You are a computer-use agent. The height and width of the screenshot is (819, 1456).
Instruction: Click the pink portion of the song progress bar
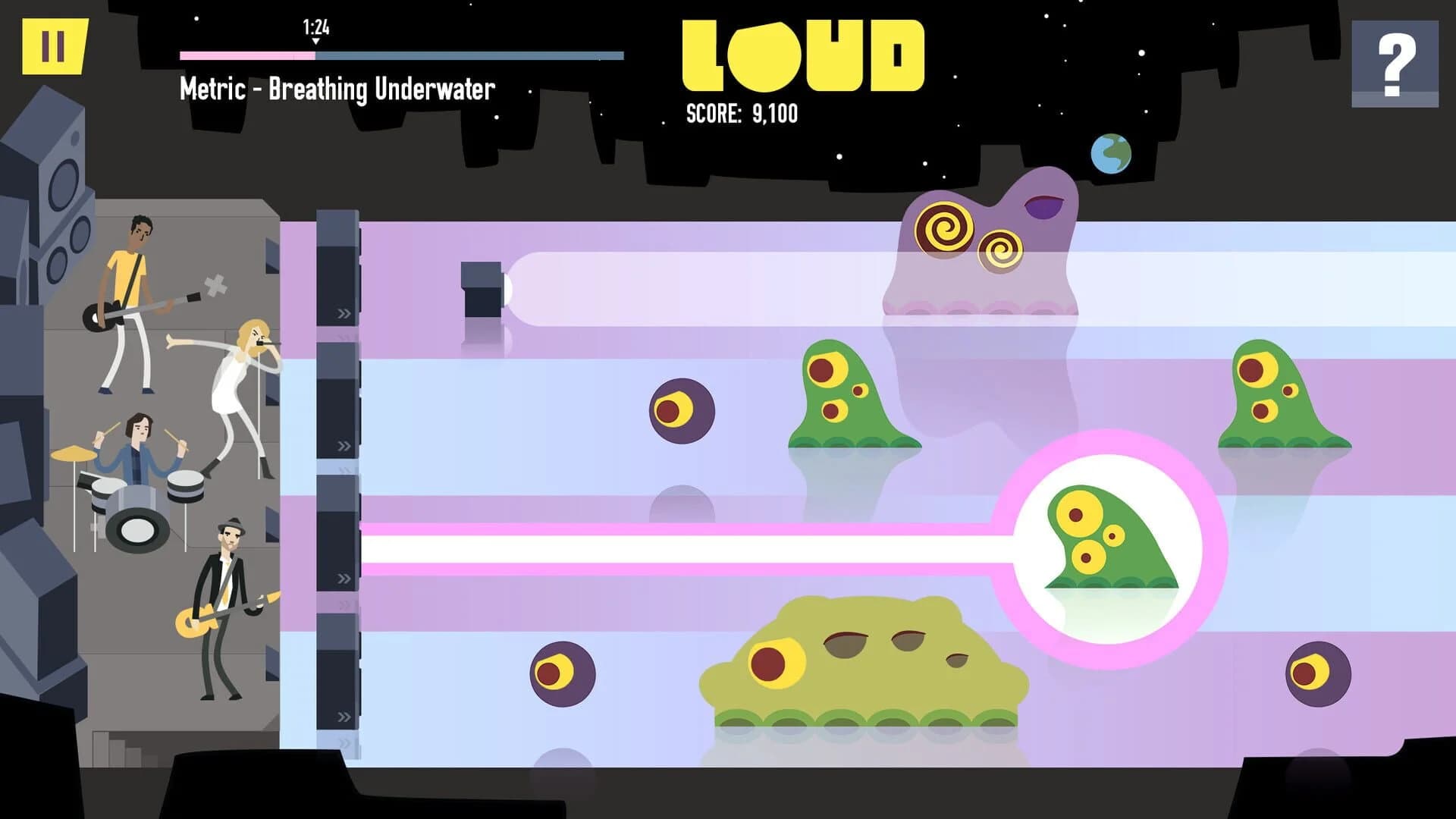coord(243,55)
